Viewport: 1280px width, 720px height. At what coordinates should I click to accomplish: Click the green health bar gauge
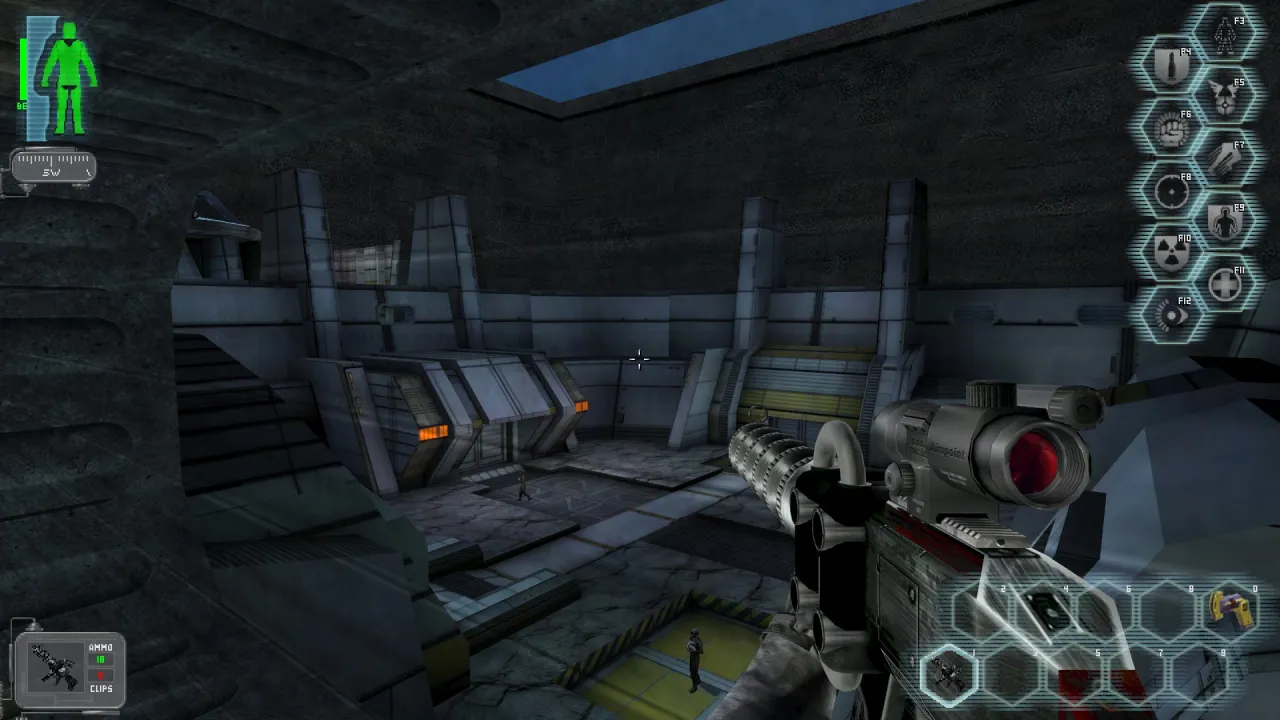24,70
